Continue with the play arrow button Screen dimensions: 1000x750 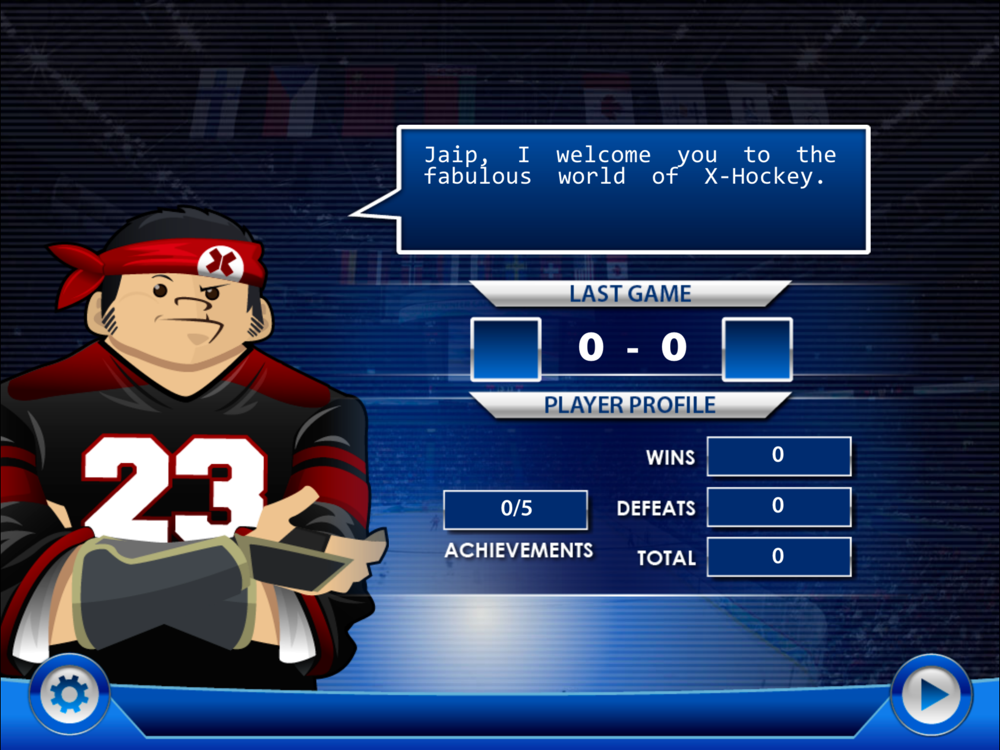pos(931,693)
